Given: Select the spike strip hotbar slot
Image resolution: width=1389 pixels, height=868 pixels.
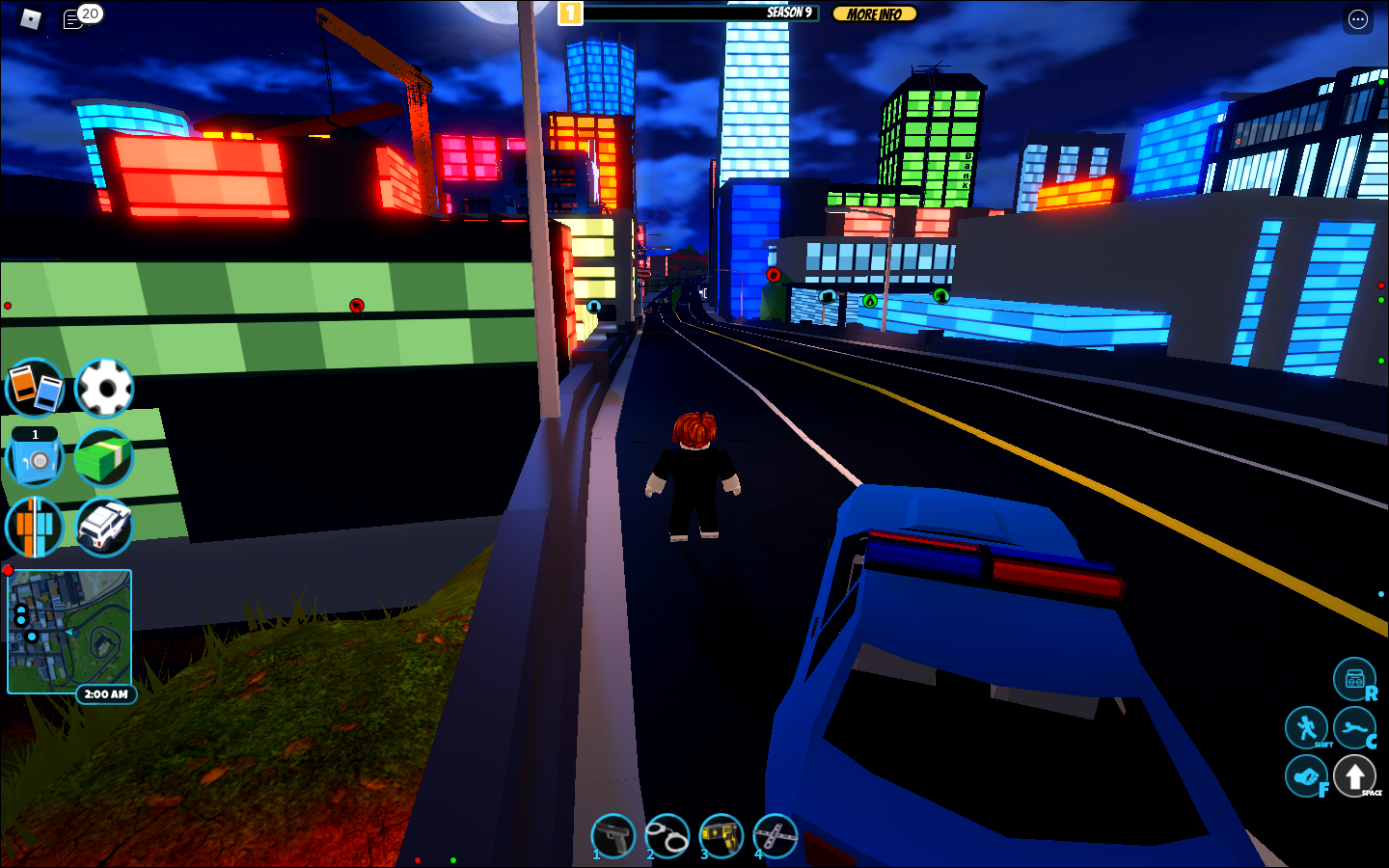Looking at the screenshot, I should tap(776, 835).
